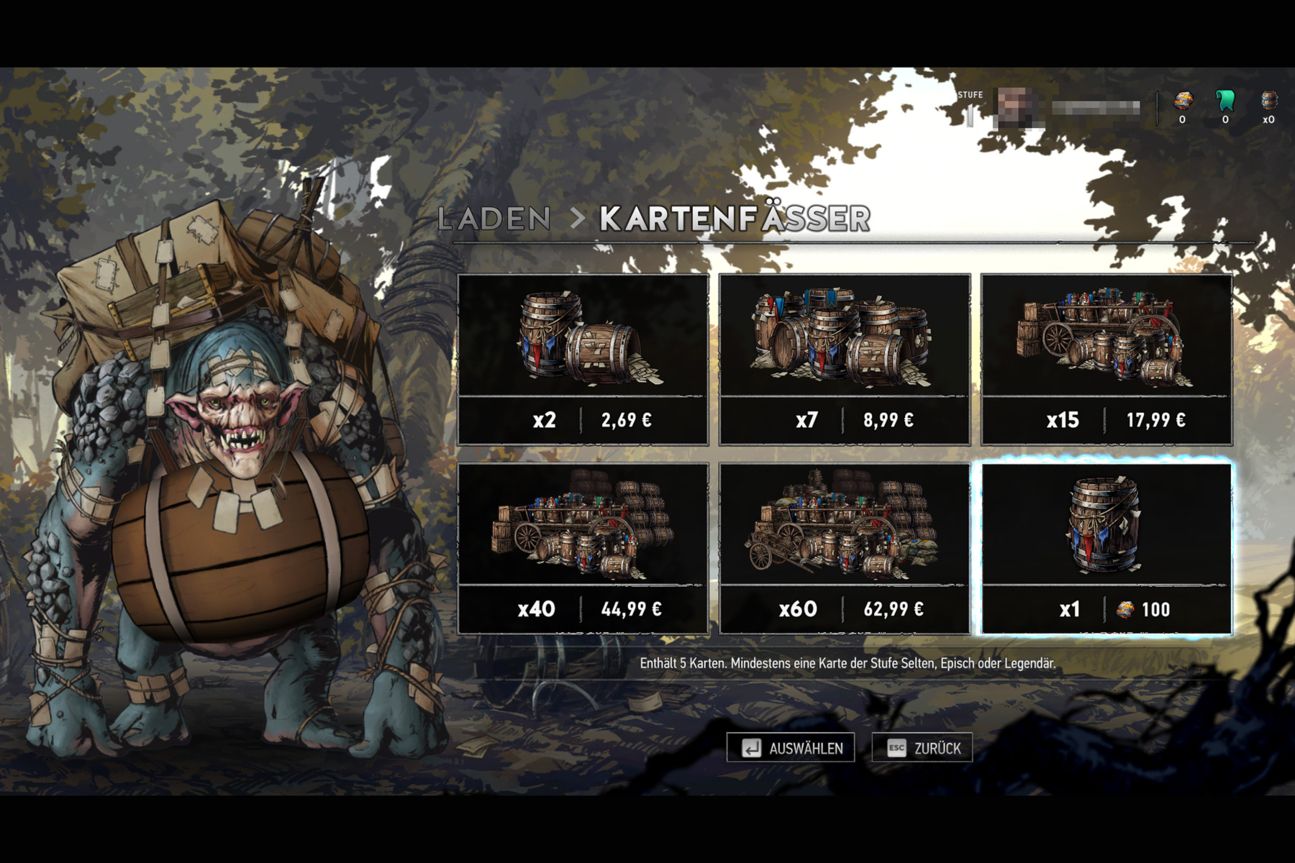Go back with the Zurück button
The image size is (1295, 863).
(922, 748)
